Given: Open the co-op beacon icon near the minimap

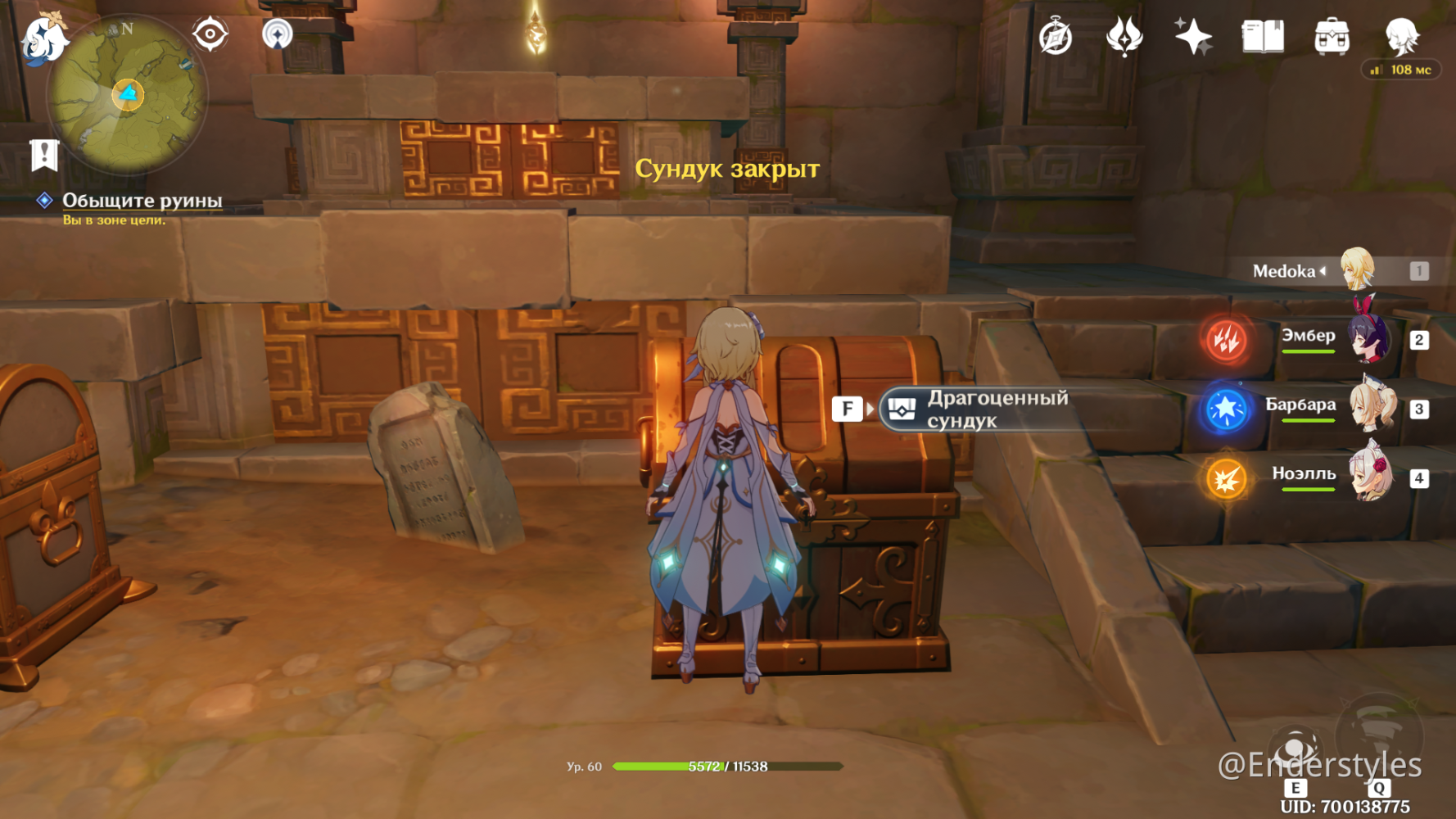Looking at the screenshot, I should 277,35.
